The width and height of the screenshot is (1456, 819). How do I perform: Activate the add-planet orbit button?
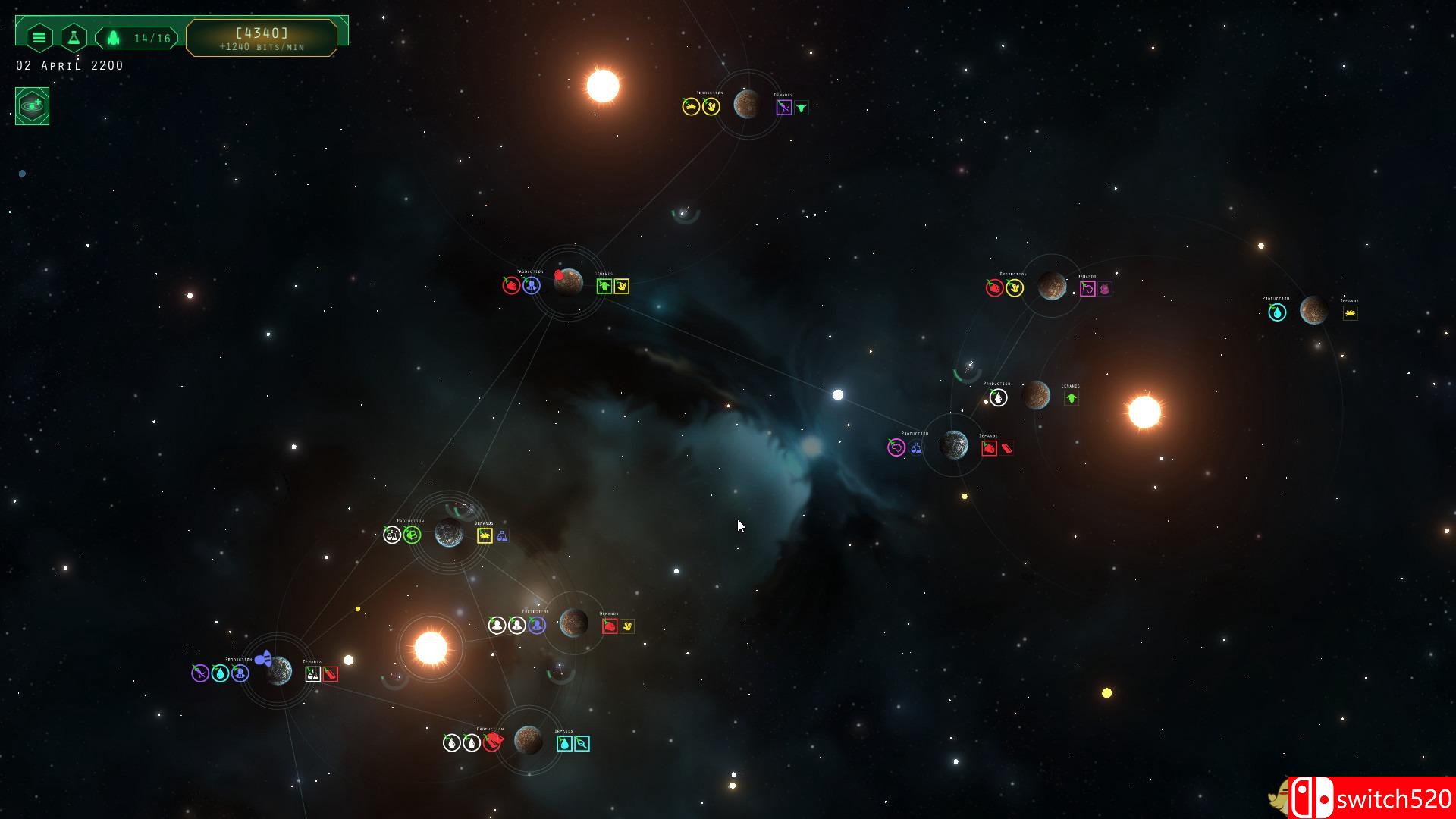32,105
